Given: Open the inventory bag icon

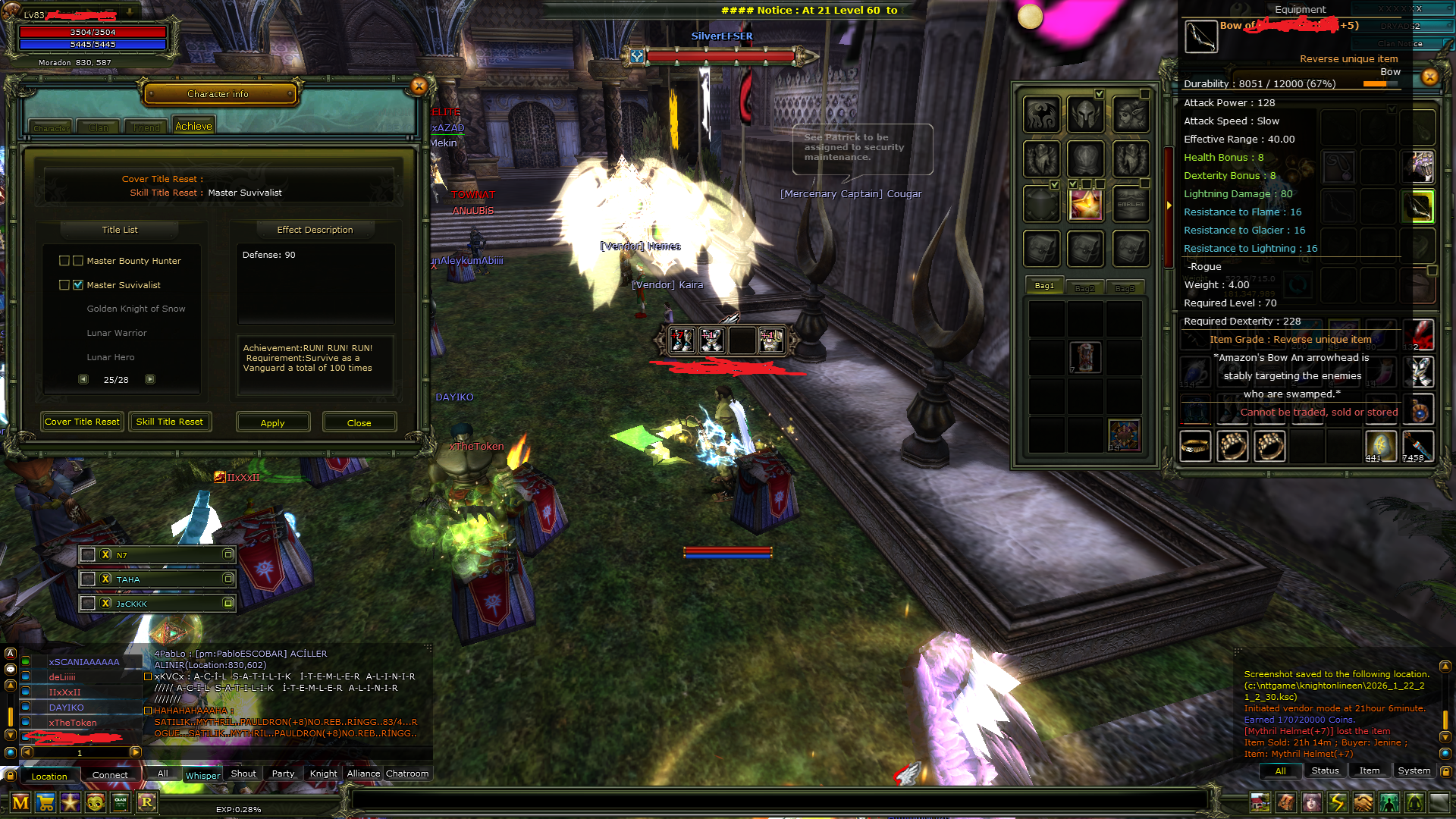Looking at the screenshot, I should click(1286, 802).
